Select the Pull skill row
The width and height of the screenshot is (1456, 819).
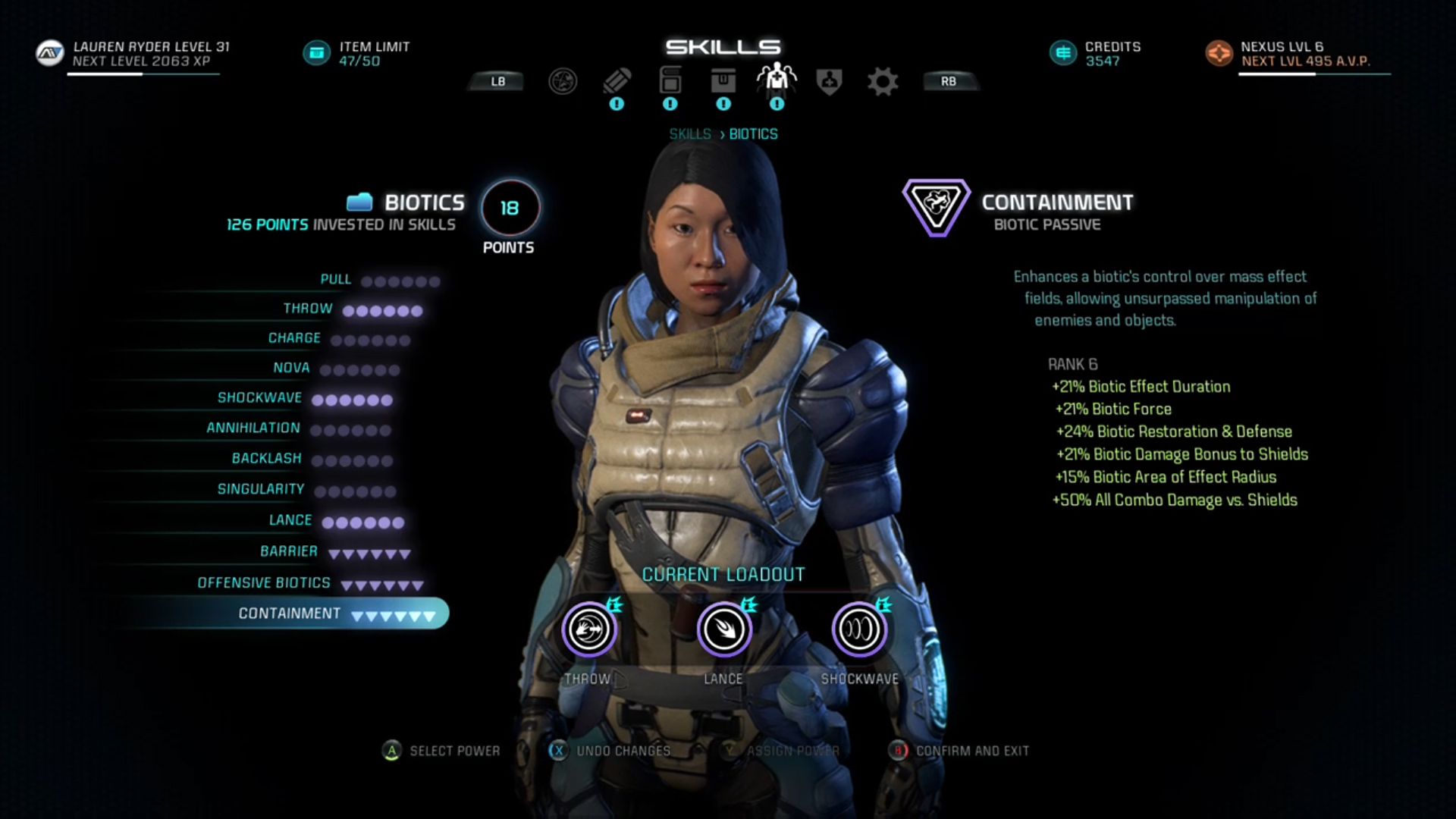336,280
